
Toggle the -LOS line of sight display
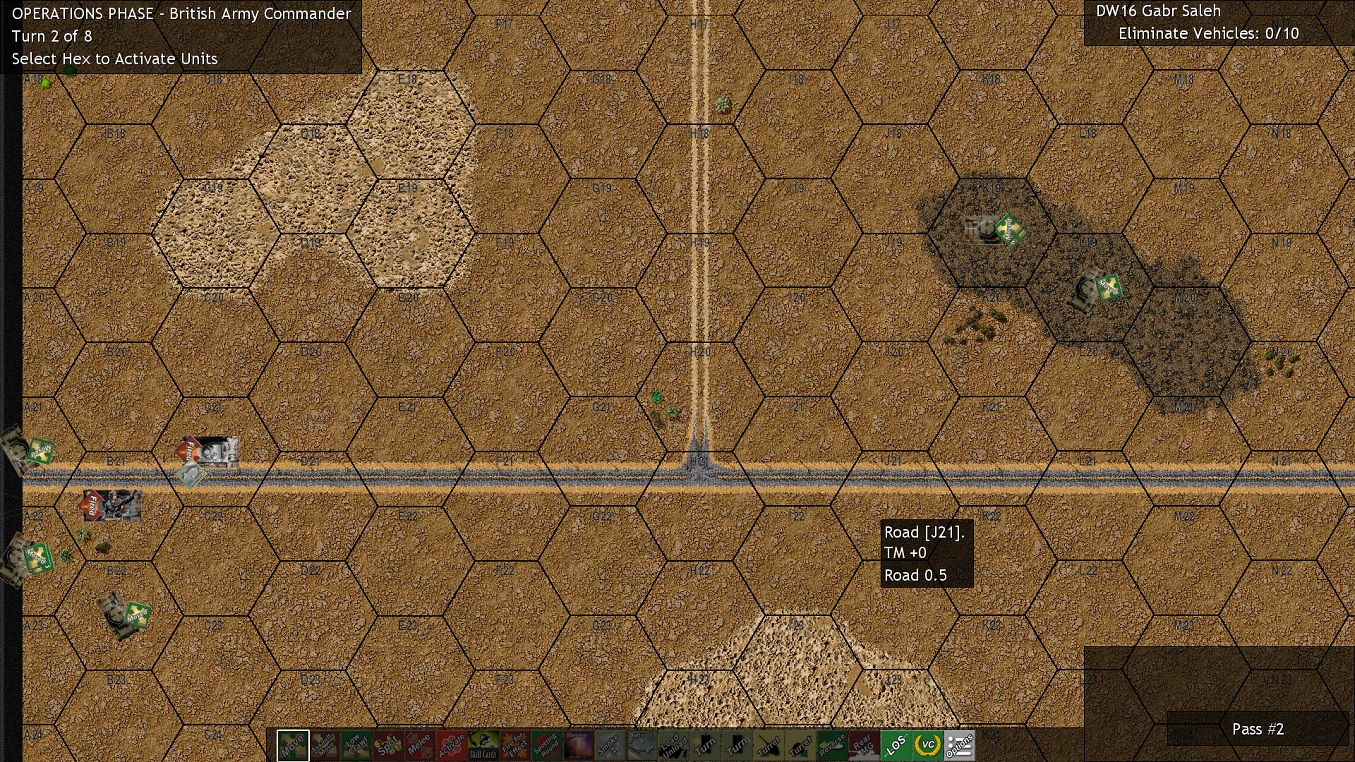894,746
